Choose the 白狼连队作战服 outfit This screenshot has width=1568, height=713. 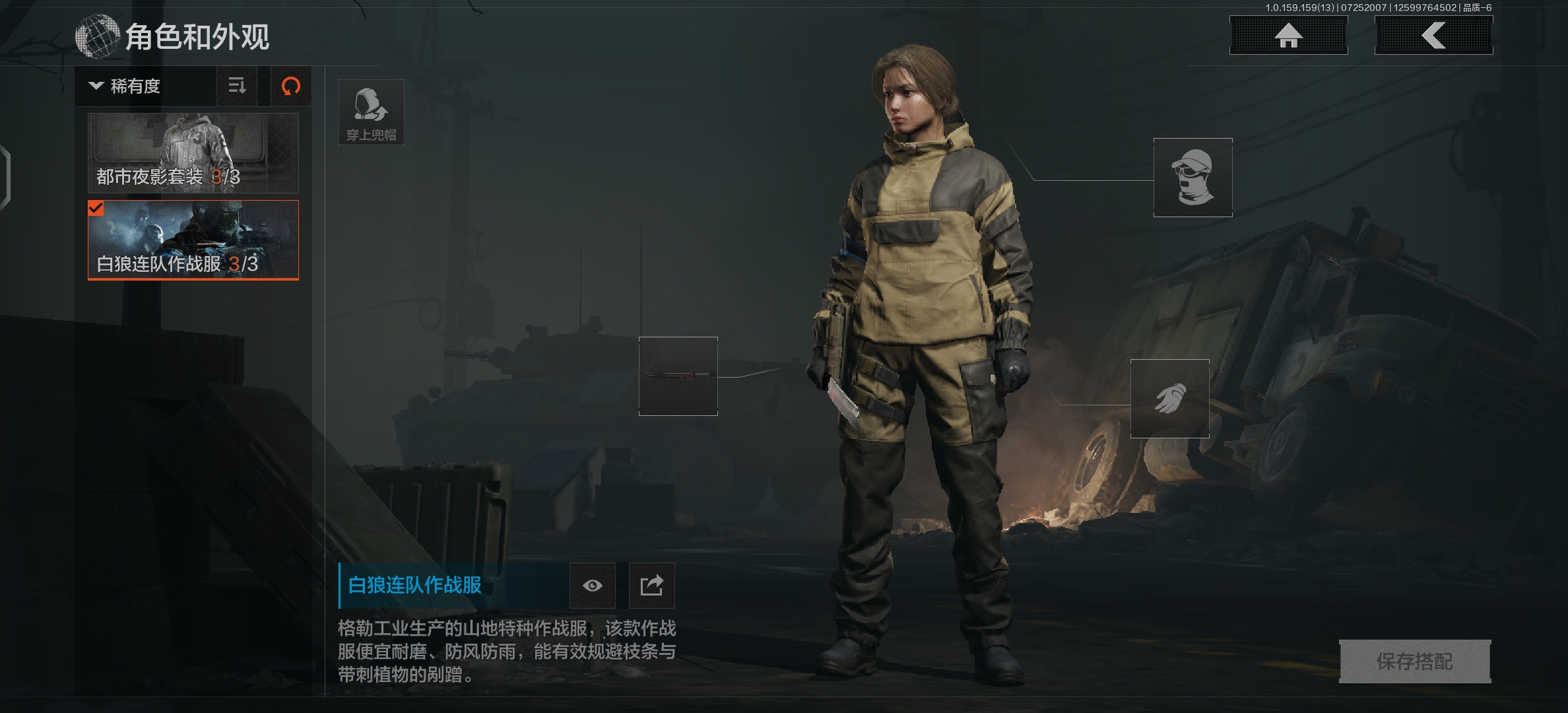click(x=193, y=240)
